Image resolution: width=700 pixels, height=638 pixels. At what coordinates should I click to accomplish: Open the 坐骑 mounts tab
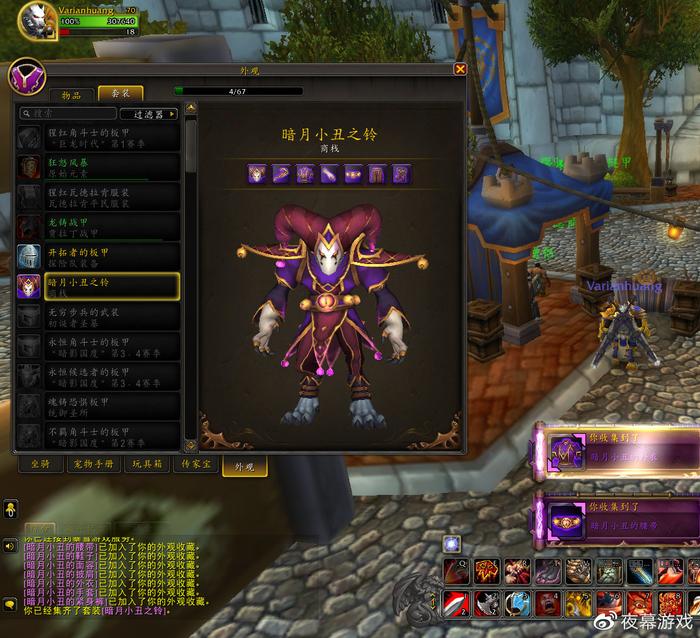tap(40, 464)
